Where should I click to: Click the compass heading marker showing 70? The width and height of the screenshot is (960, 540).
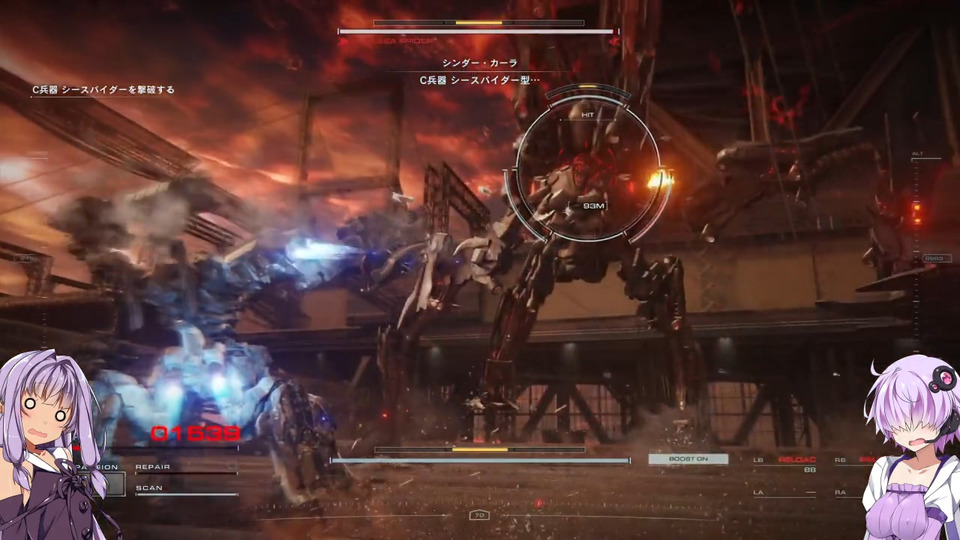(x=479, y=515)
